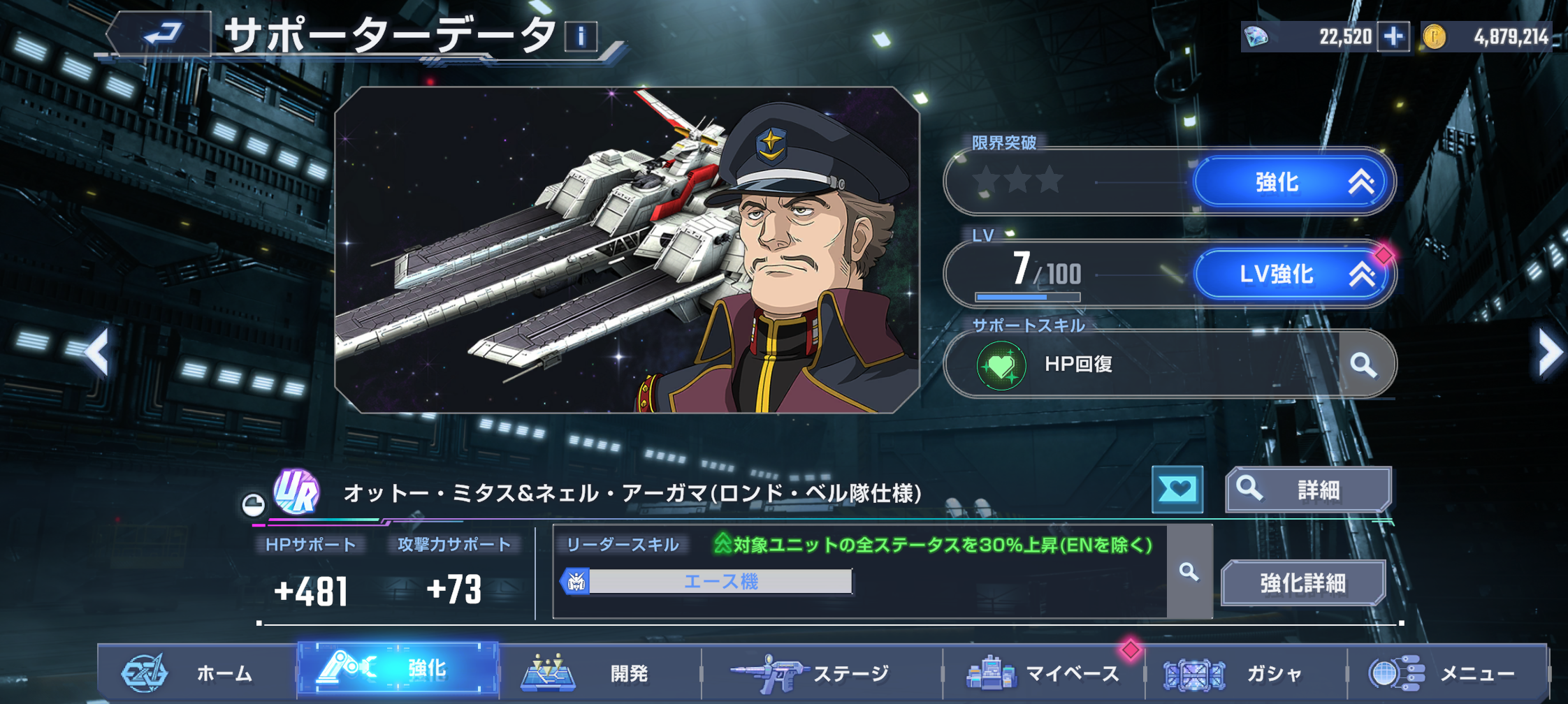View leader skill details via magnifier
Screen dimensions: 1568x704
[x=1189, y=572]
